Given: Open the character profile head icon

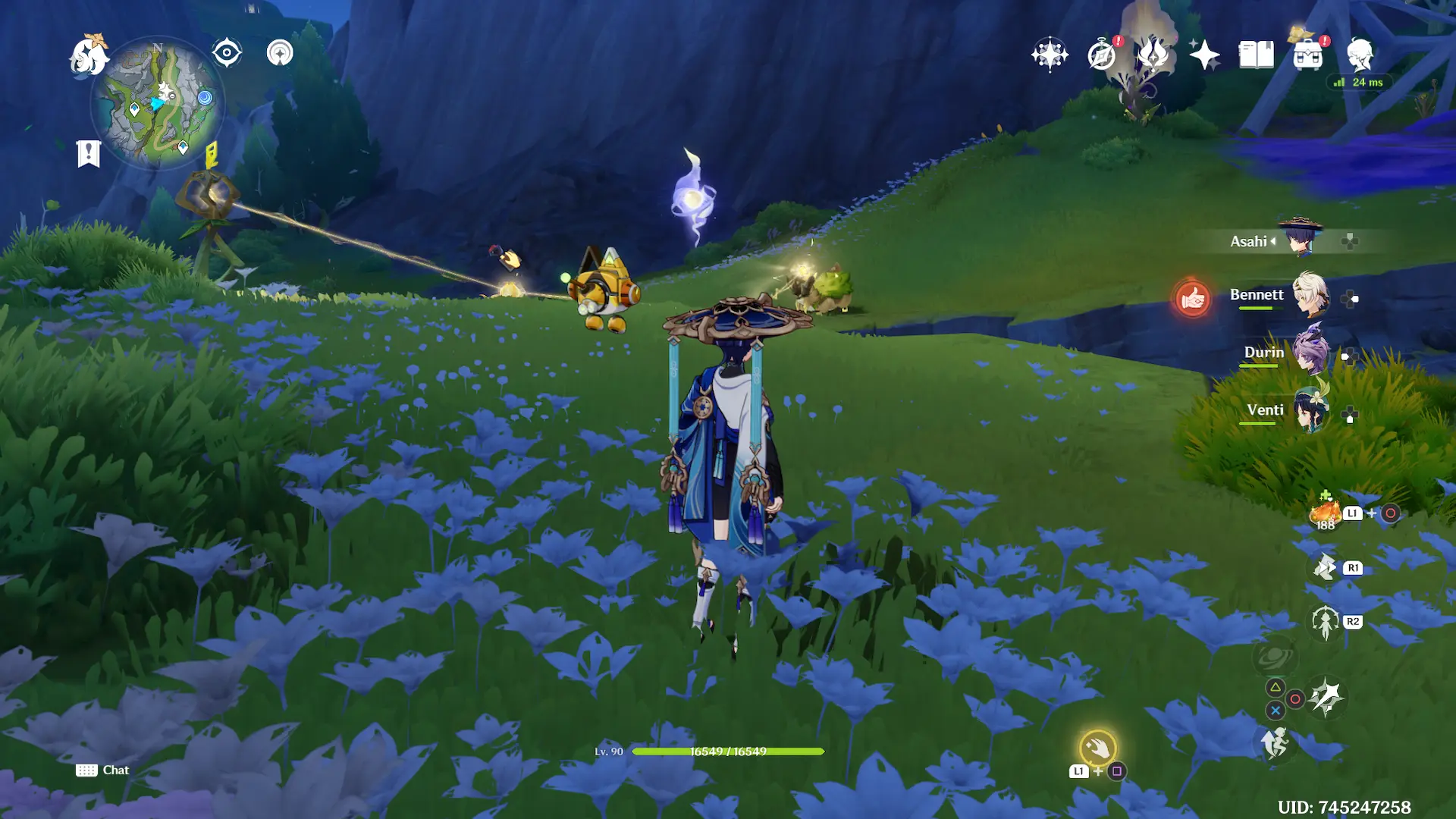Looking at the screenshot, I should (1359, 55).
